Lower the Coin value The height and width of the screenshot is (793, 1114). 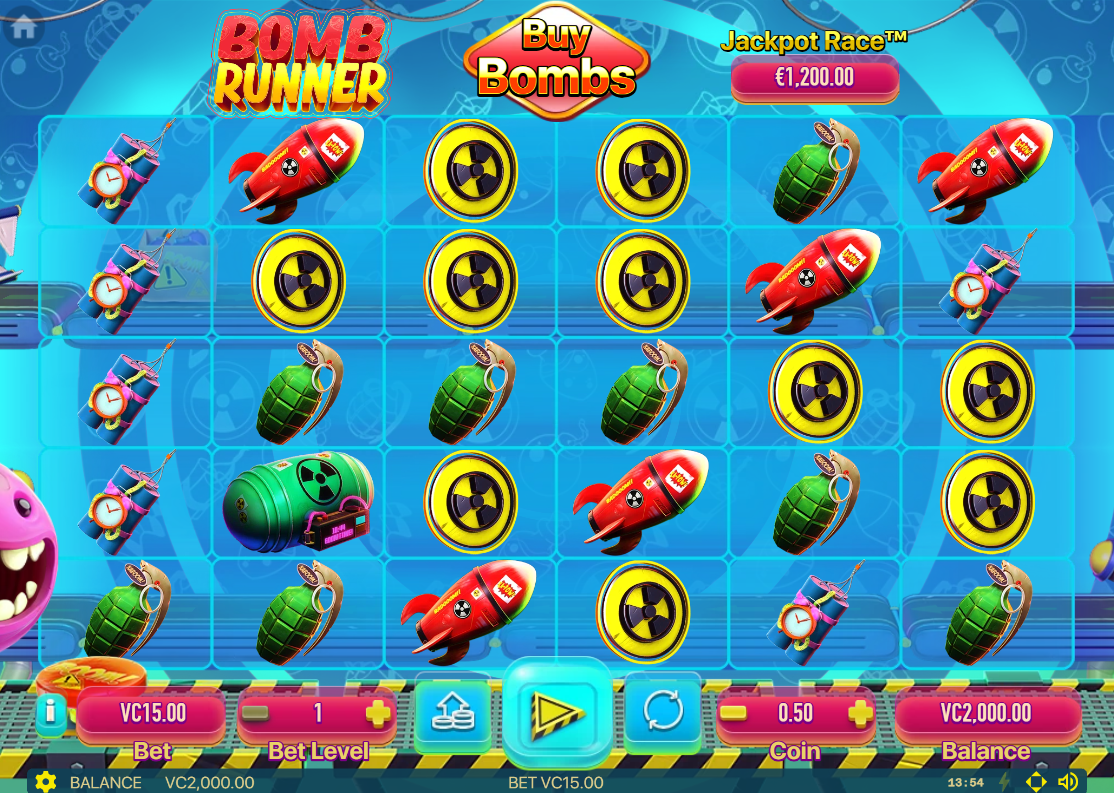point(734,713)
